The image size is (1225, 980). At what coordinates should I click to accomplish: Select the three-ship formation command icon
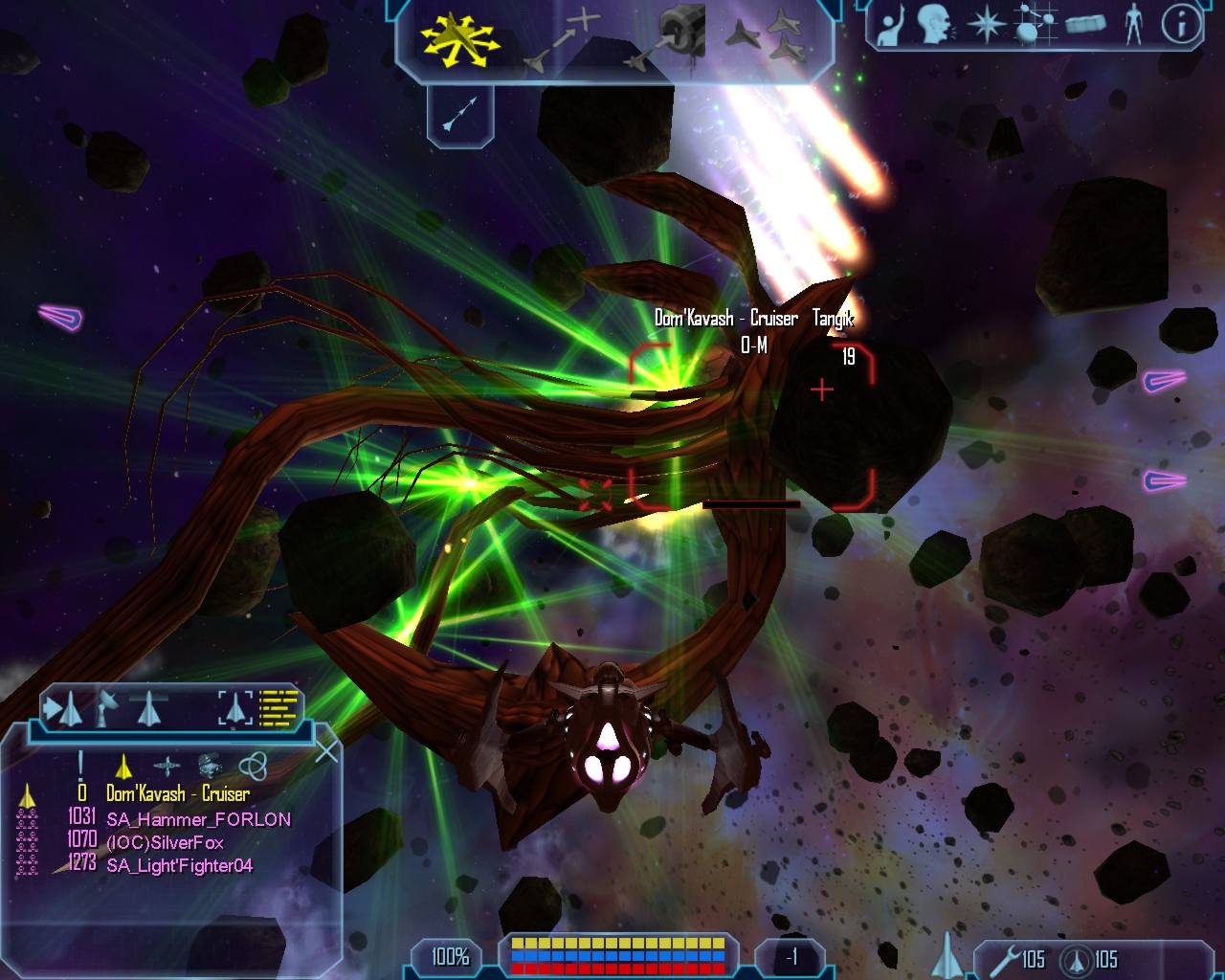click(766, 38)
